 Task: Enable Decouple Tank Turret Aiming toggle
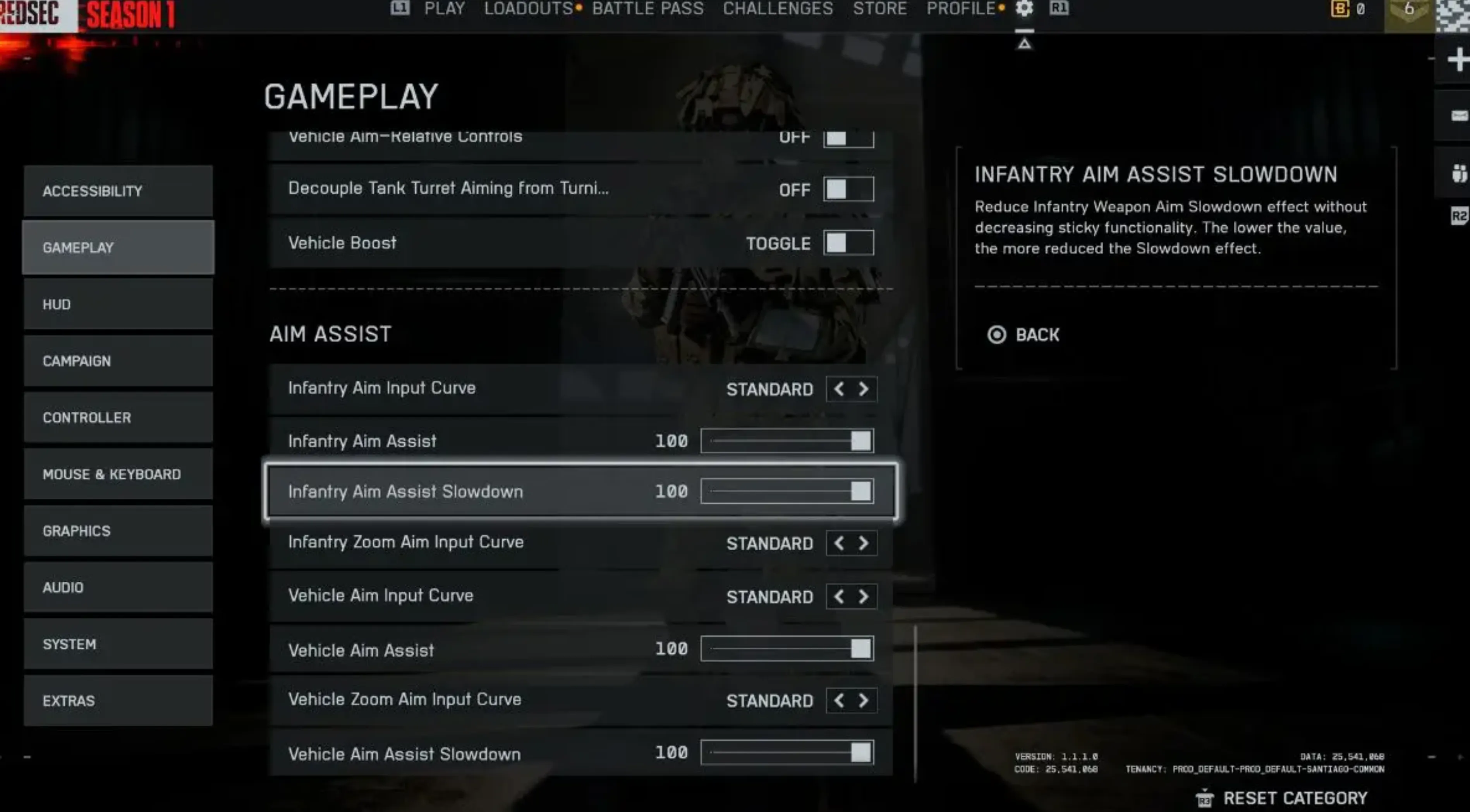pos(848,189)
